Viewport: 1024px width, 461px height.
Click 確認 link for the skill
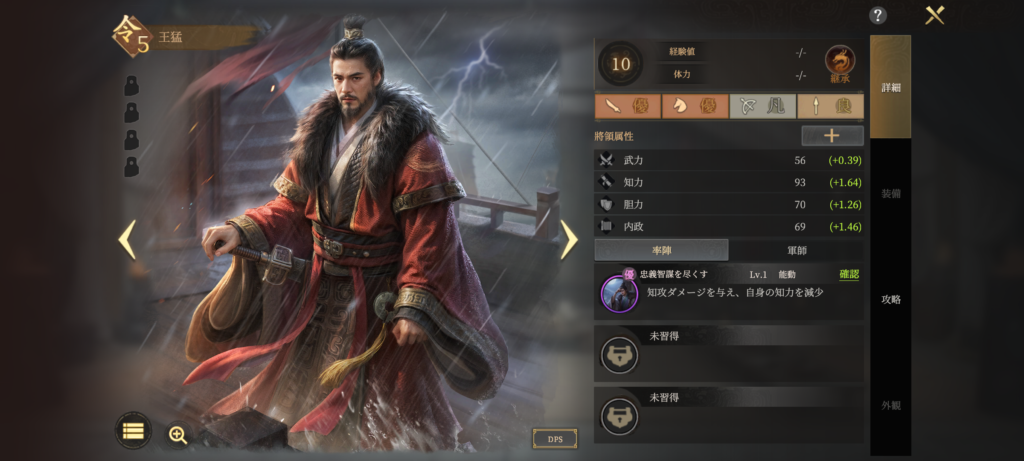pos(848,274)
